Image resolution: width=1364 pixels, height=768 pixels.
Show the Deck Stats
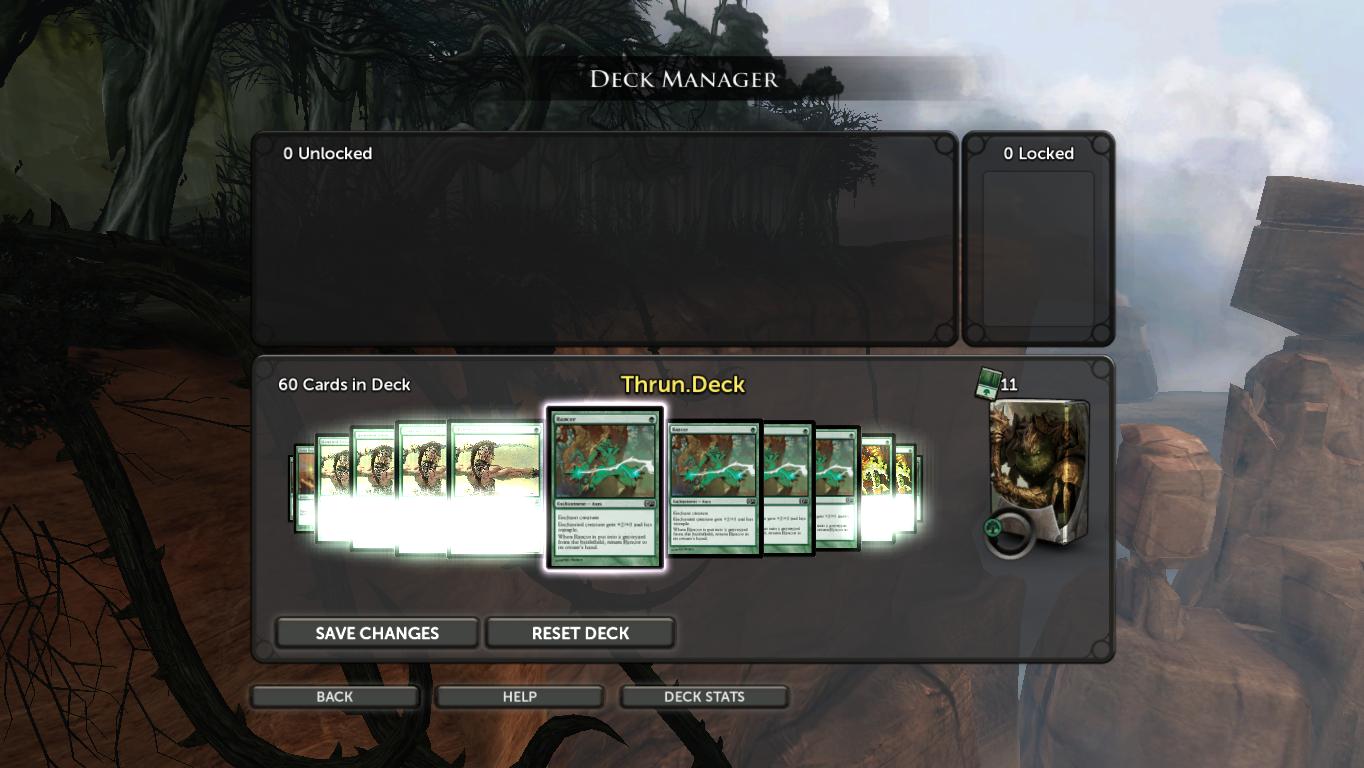point(704,697)
